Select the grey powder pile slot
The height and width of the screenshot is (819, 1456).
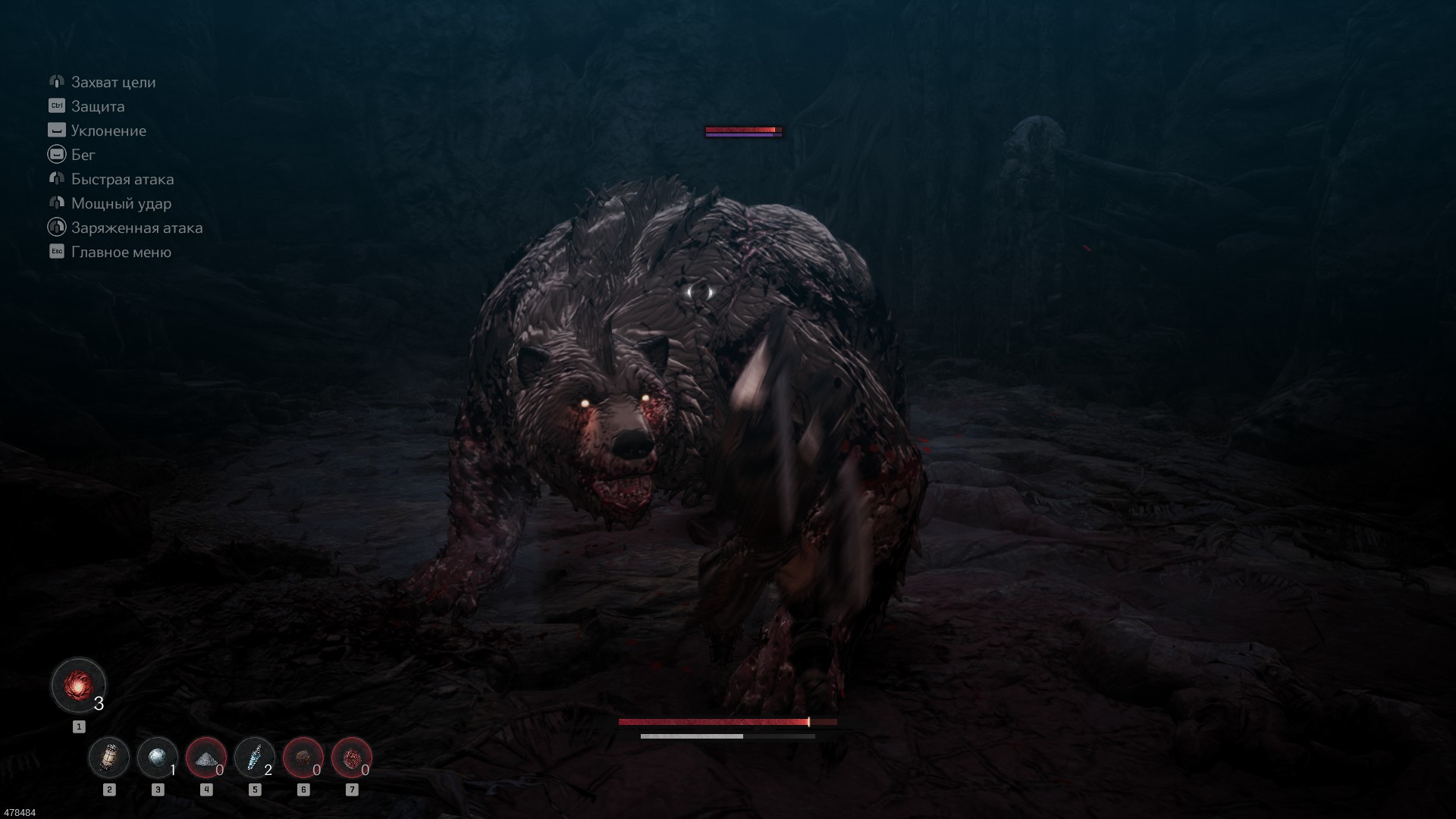[x=206, y=758]
